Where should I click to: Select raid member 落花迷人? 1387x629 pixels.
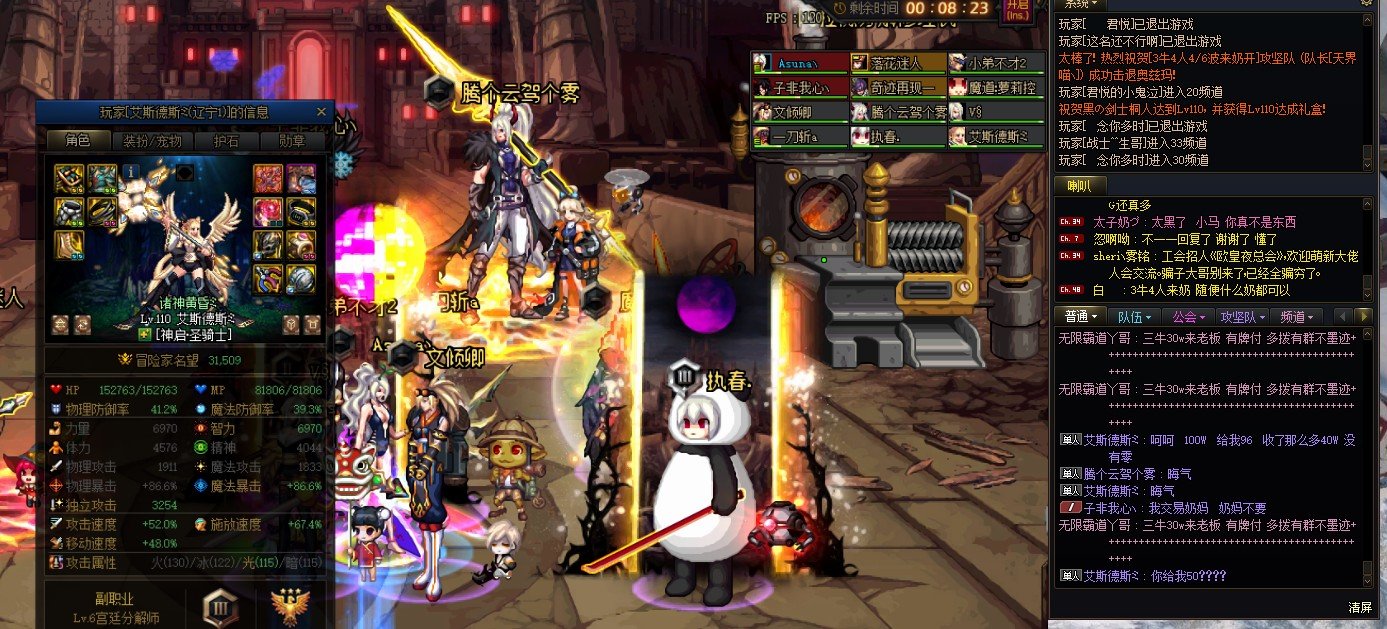point(898,63)
